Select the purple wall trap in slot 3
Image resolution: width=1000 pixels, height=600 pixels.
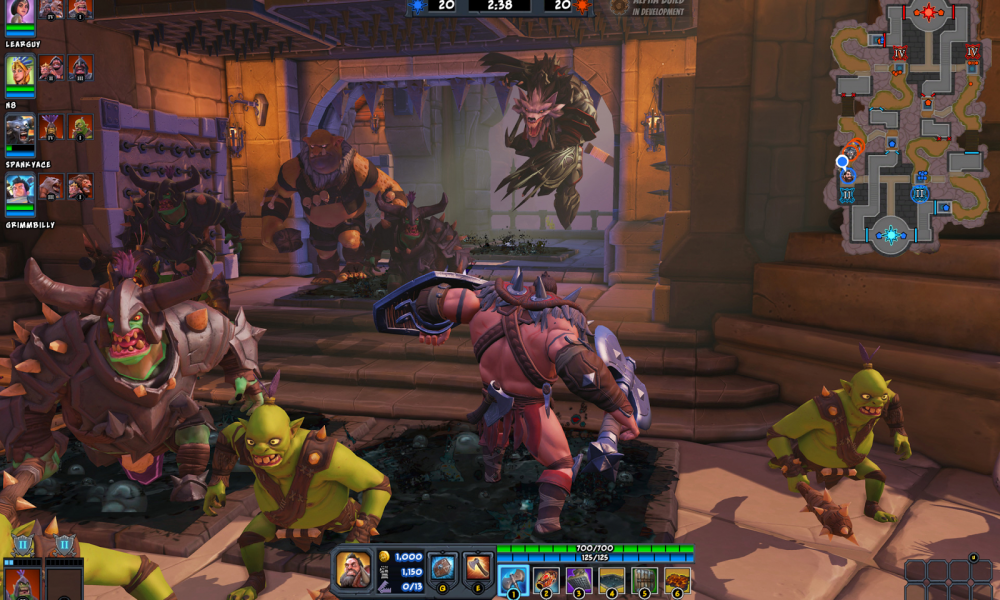(579, 580)
